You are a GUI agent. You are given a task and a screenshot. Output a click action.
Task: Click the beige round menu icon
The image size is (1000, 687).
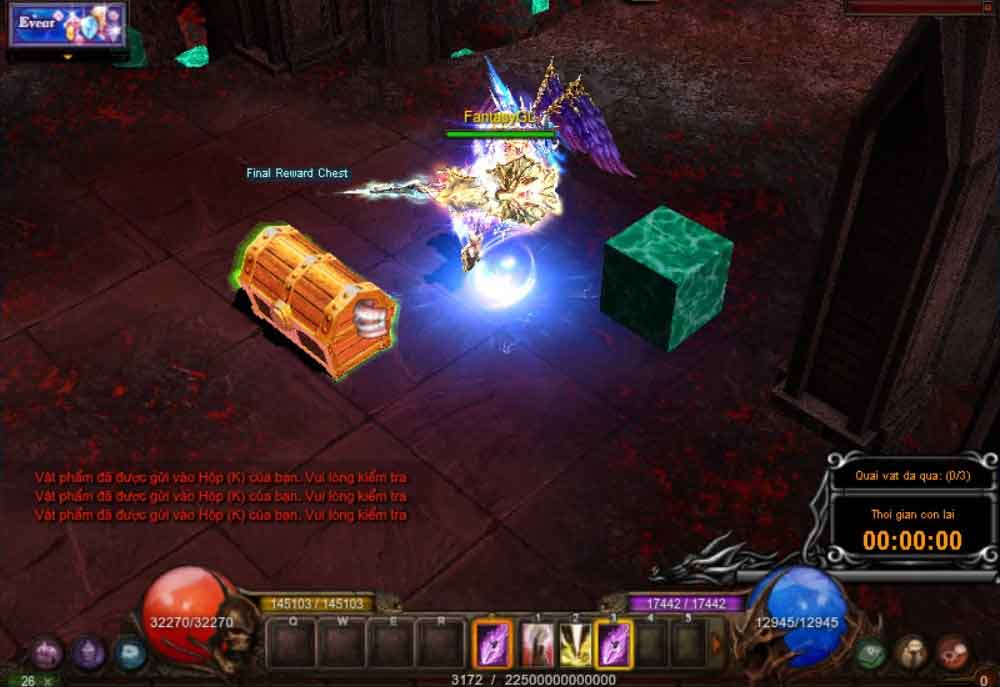[x=912, y=653]
